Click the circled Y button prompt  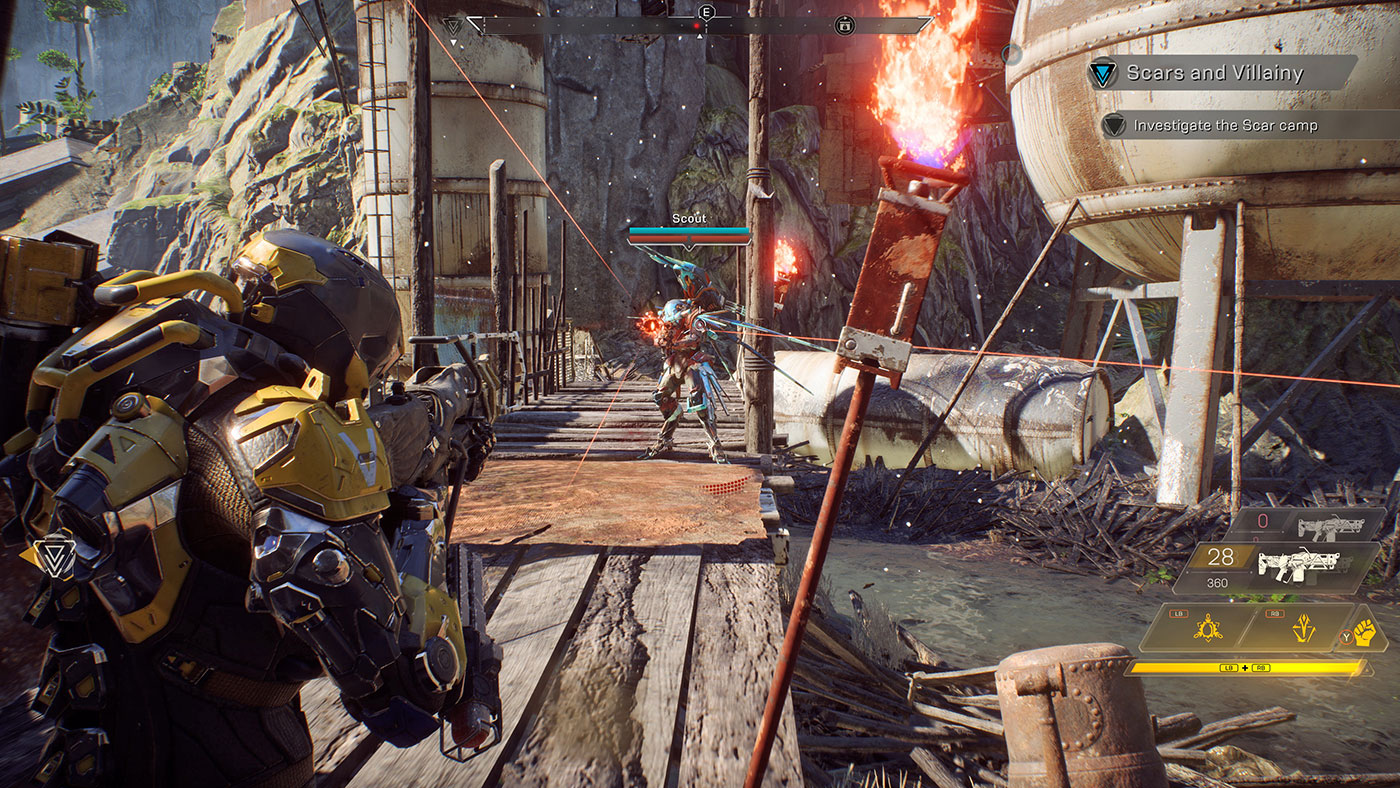coord(1346,636)
